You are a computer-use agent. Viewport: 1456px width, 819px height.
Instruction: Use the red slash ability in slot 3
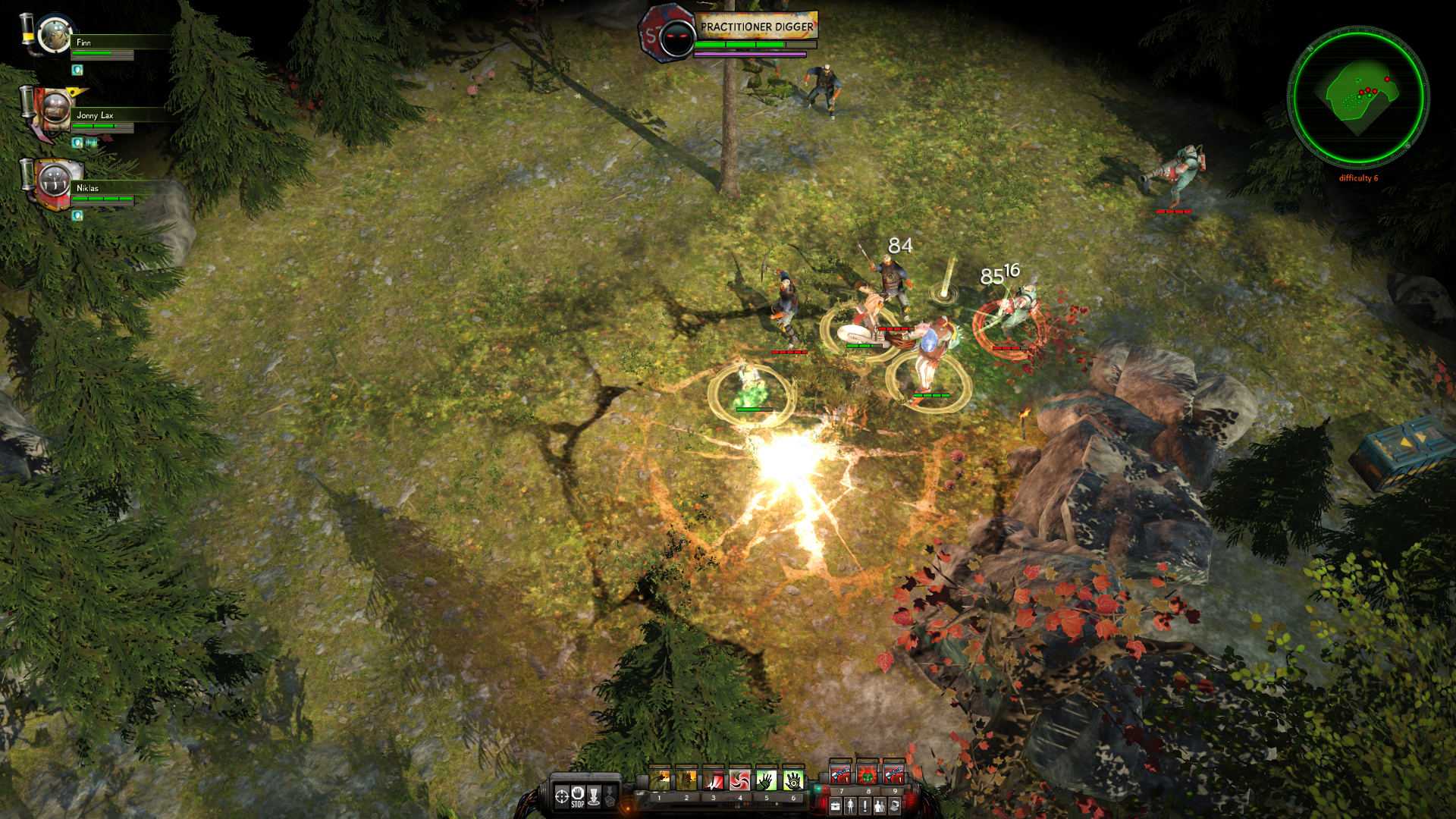tap(714, 780)
